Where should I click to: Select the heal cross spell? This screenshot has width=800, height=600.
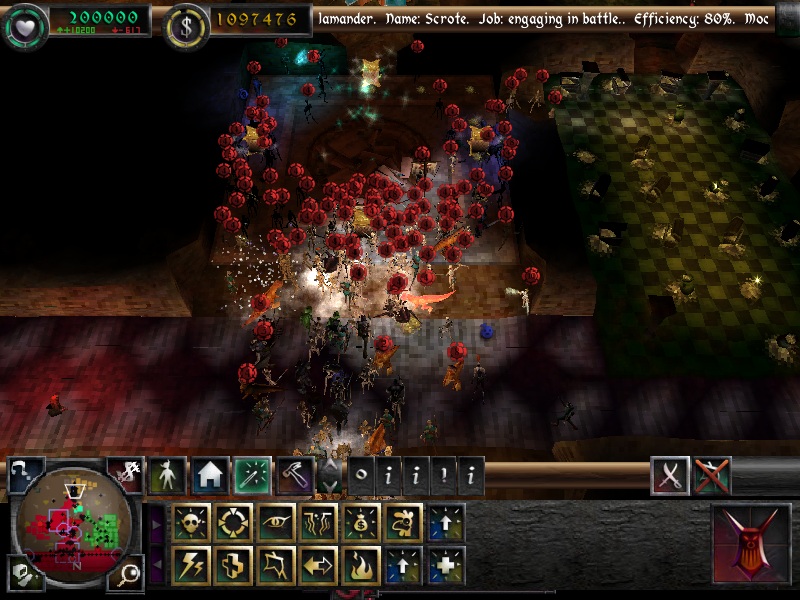point(233,565)
